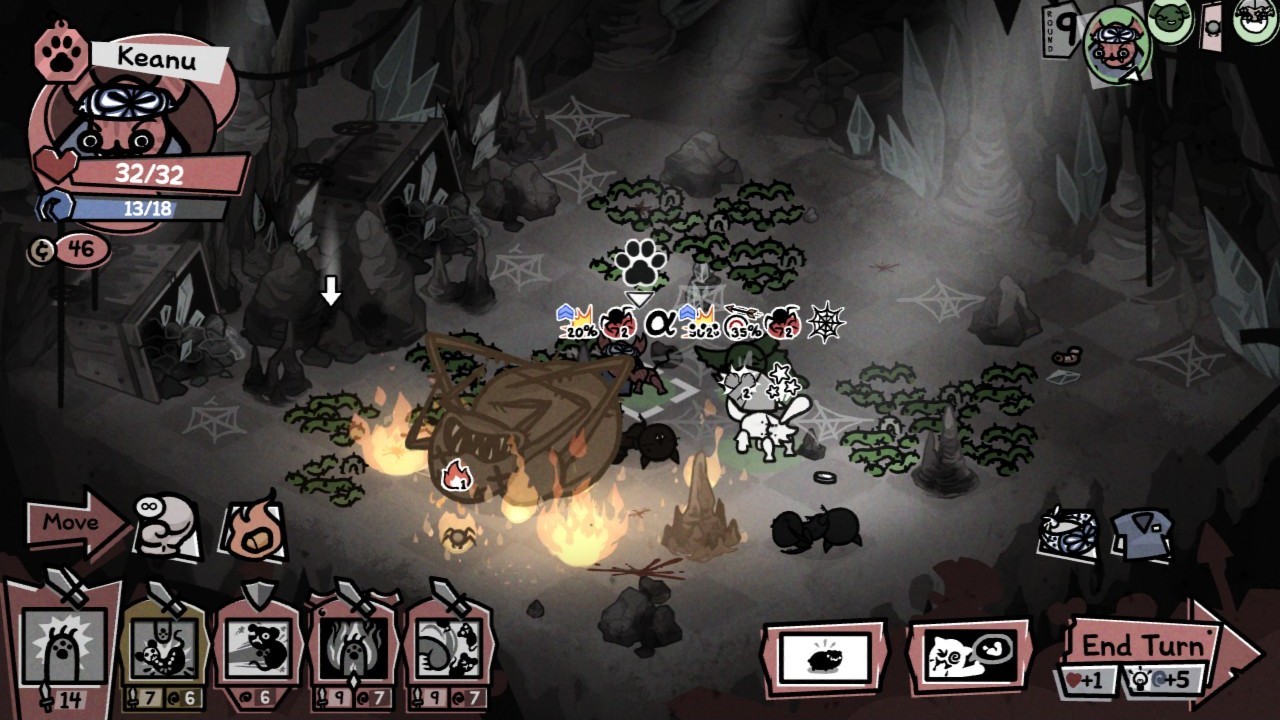
Task: Select the blue shirt equipment icon
Action: click(x=1141, y=535)
